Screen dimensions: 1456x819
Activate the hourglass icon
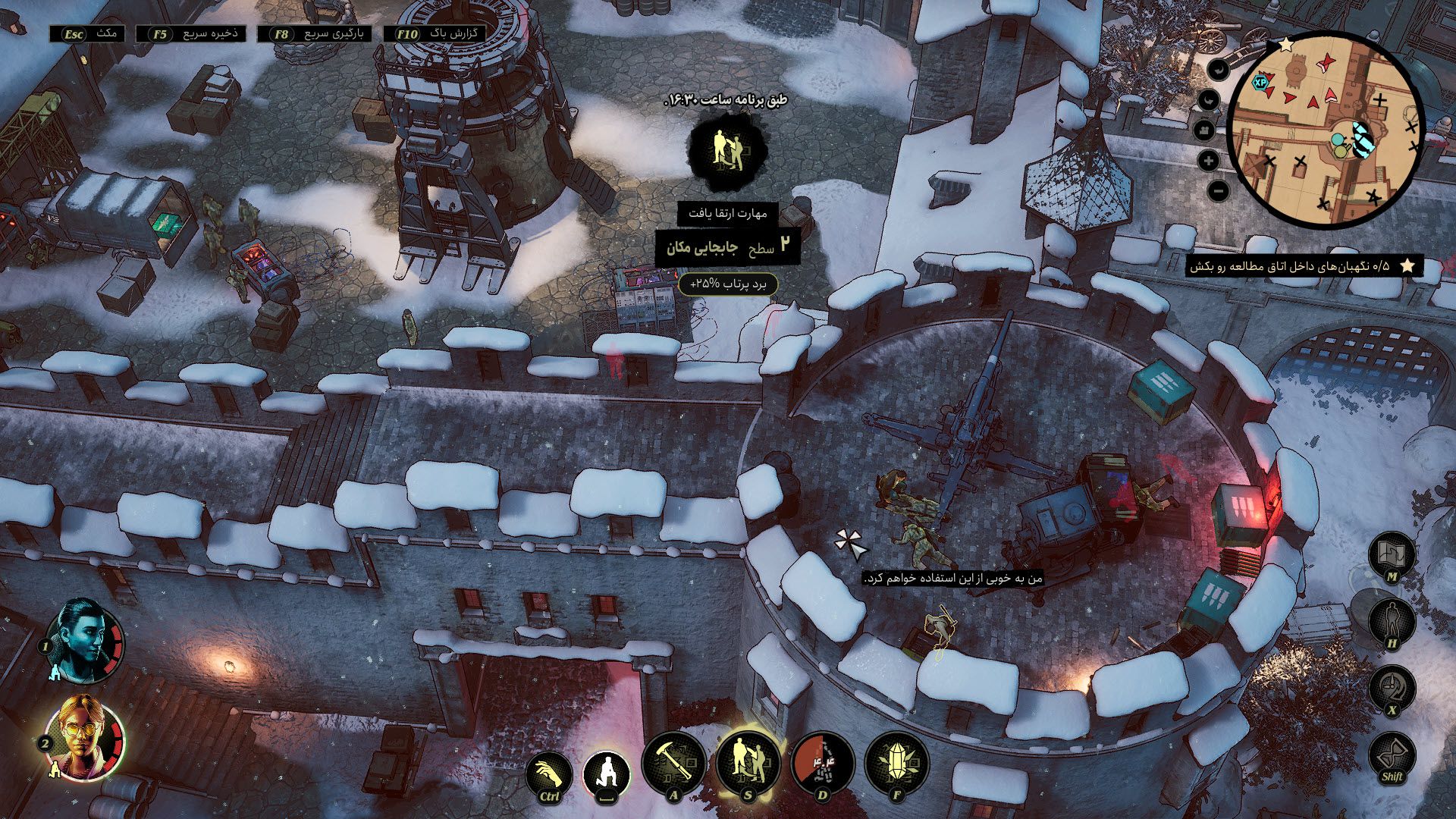point(1392,755)
